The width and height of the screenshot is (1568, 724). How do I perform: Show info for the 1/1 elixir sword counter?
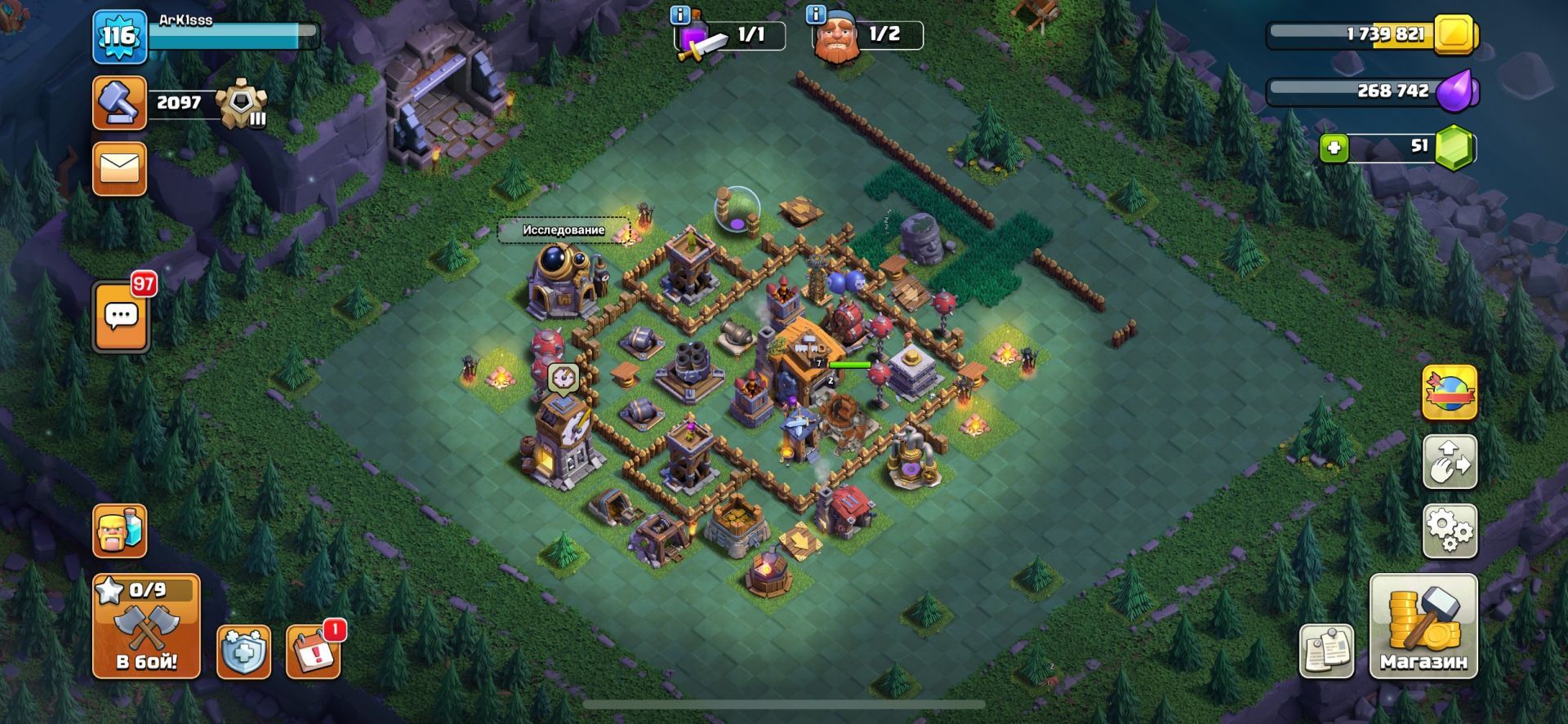(x=679, y=14)
